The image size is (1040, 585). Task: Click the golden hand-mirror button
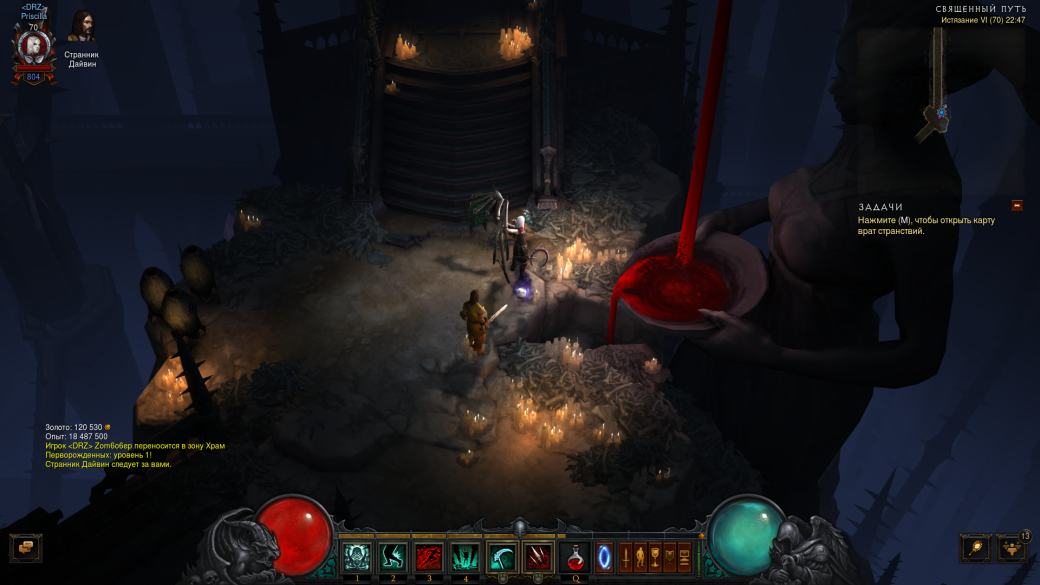pos(975,547)
